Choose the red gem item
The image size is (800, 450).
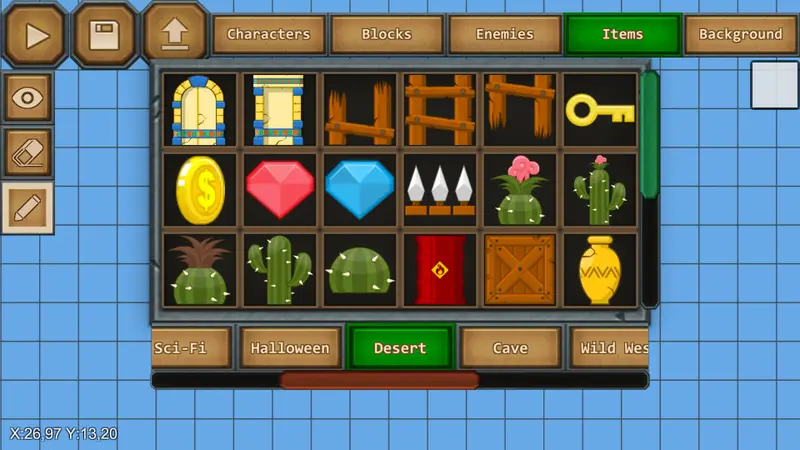tap(280, 189)
